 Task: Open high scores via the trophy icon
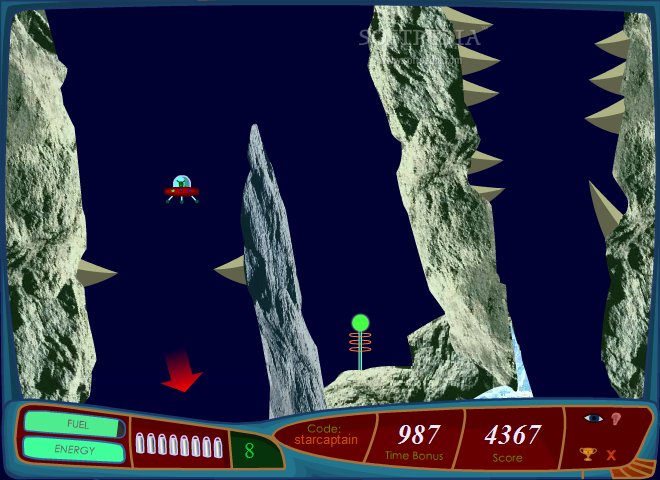[x=588, y=455]
